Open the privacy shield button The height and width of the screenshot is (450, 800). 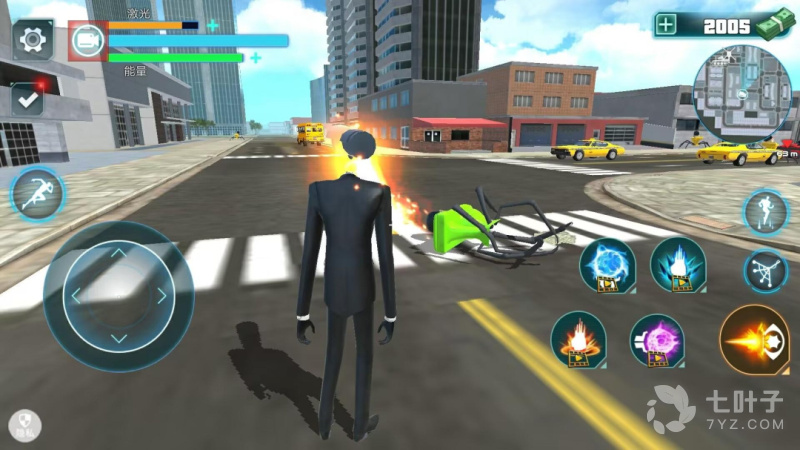pos(24,425)
